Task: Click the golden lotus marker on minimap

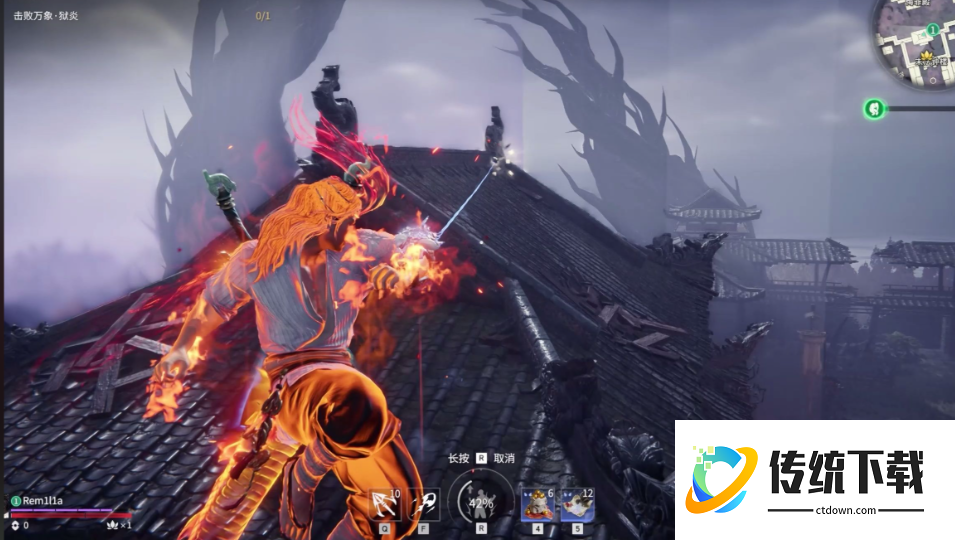Action: (x=926, y=54)
